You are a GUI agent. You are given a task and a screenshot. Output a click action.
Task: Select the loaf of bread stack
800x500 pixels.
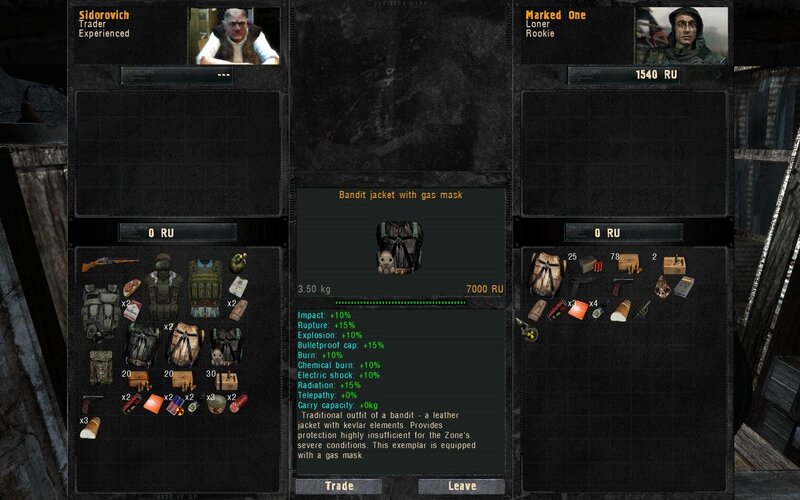click(x=91, y=428)
